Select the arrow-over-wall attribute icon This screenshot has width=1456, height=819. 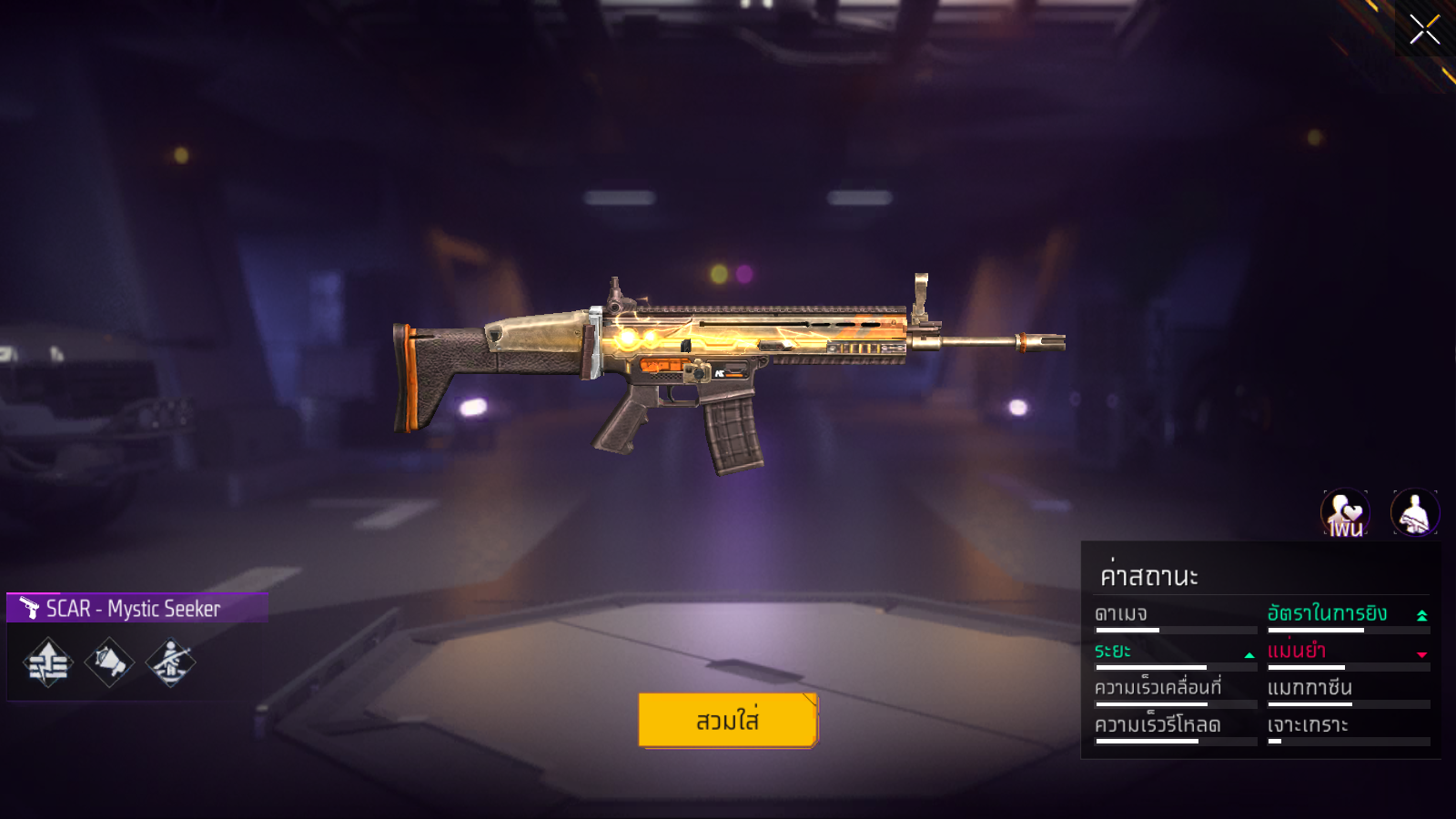pos(48,662)
